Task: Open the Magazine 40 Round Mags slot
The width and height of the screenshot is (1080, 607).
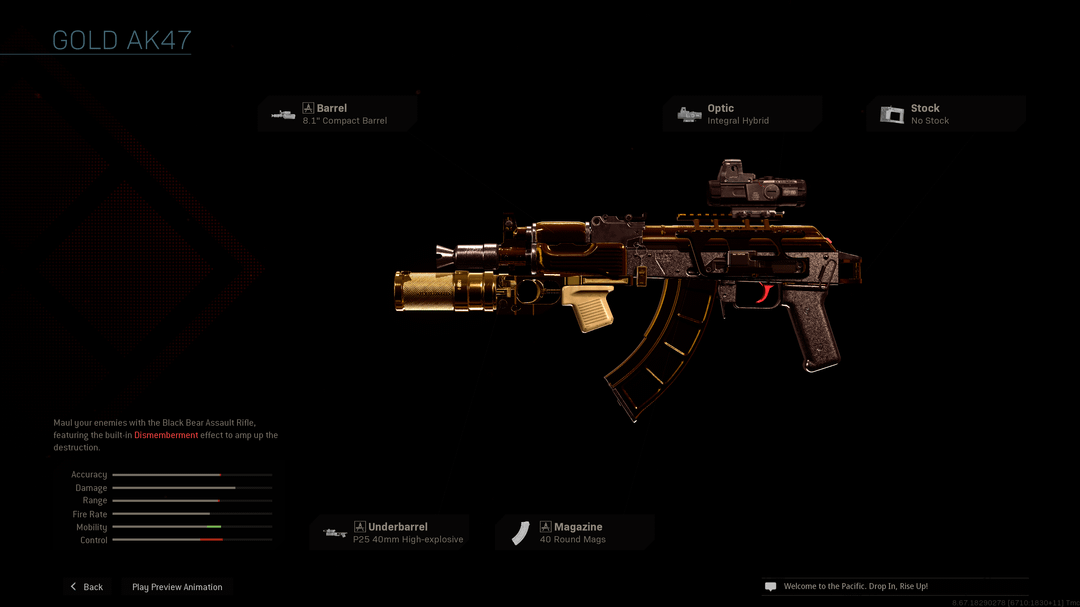Action: click(575, 533)
